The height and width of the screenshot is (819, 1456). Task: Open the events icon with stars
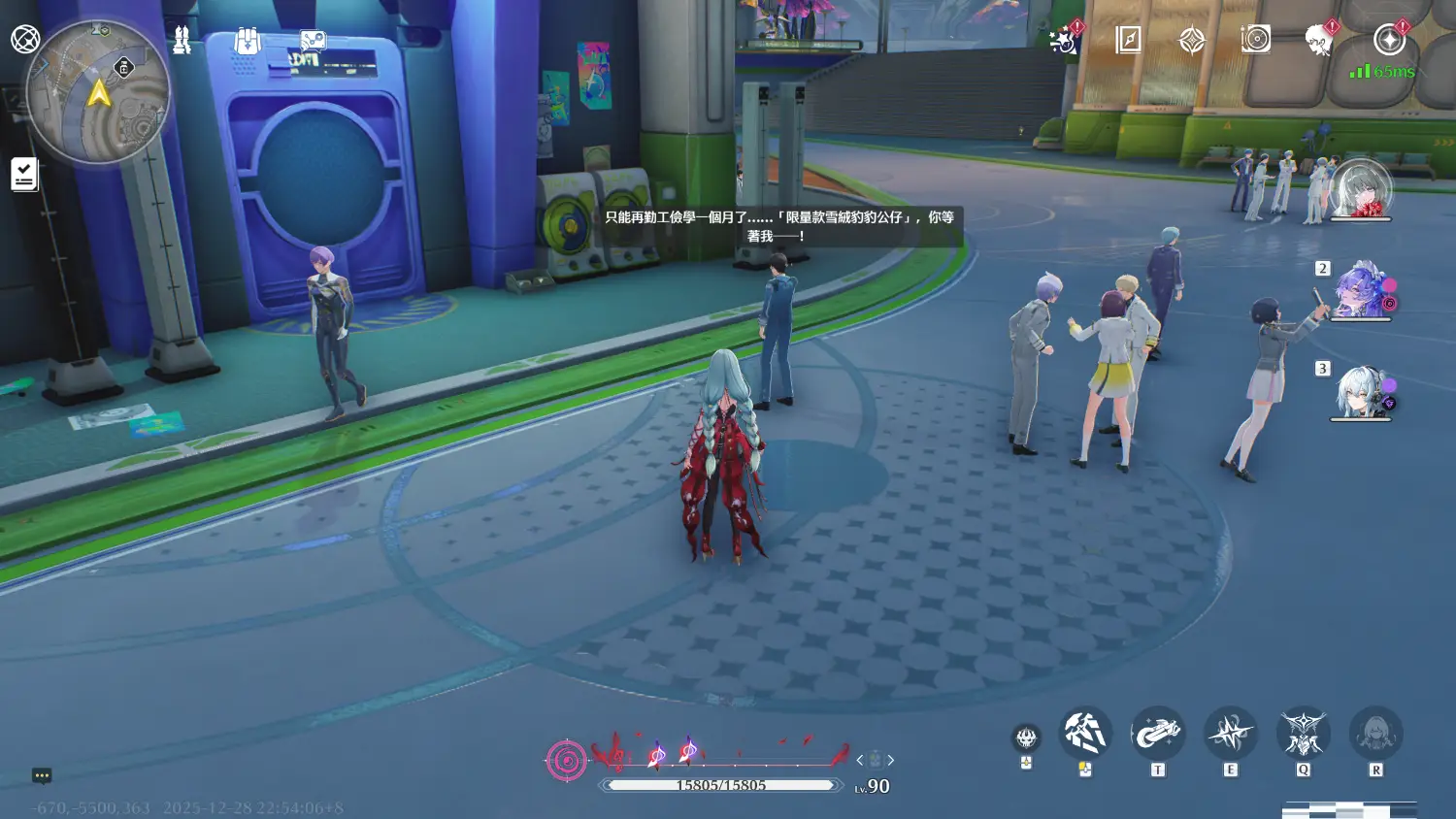click(x=1065, y=41)
